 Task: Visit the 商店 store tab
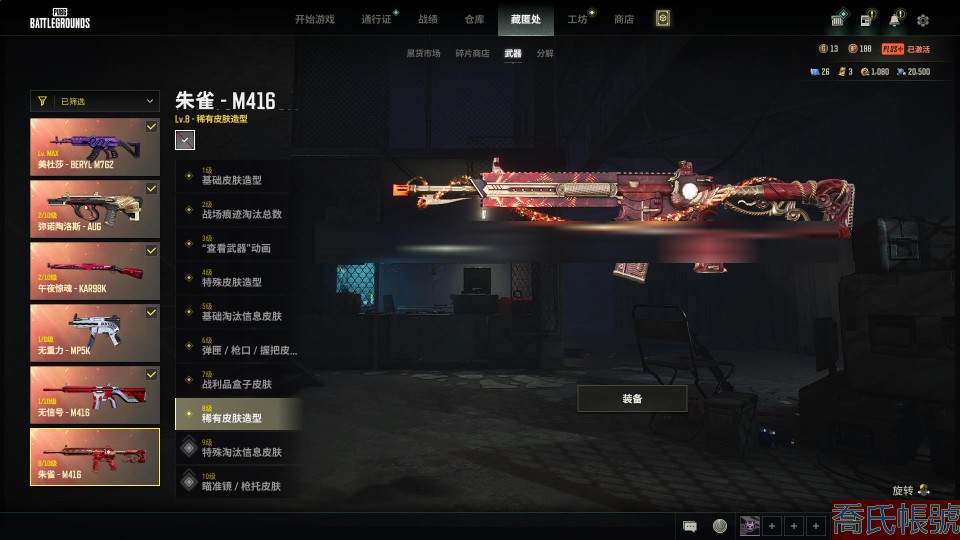(624, 19)
